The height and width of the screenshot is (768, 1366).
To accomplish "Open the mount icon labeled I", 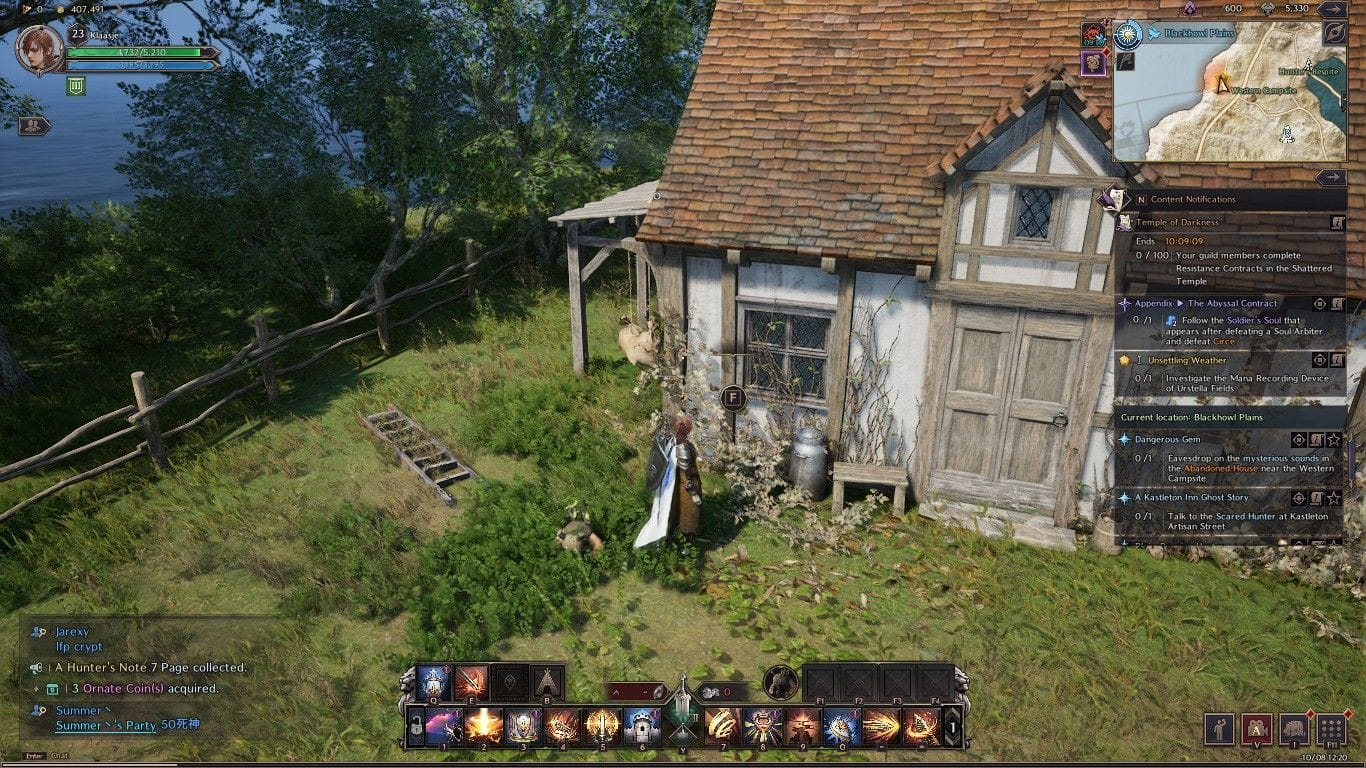I will point(1295,728).
